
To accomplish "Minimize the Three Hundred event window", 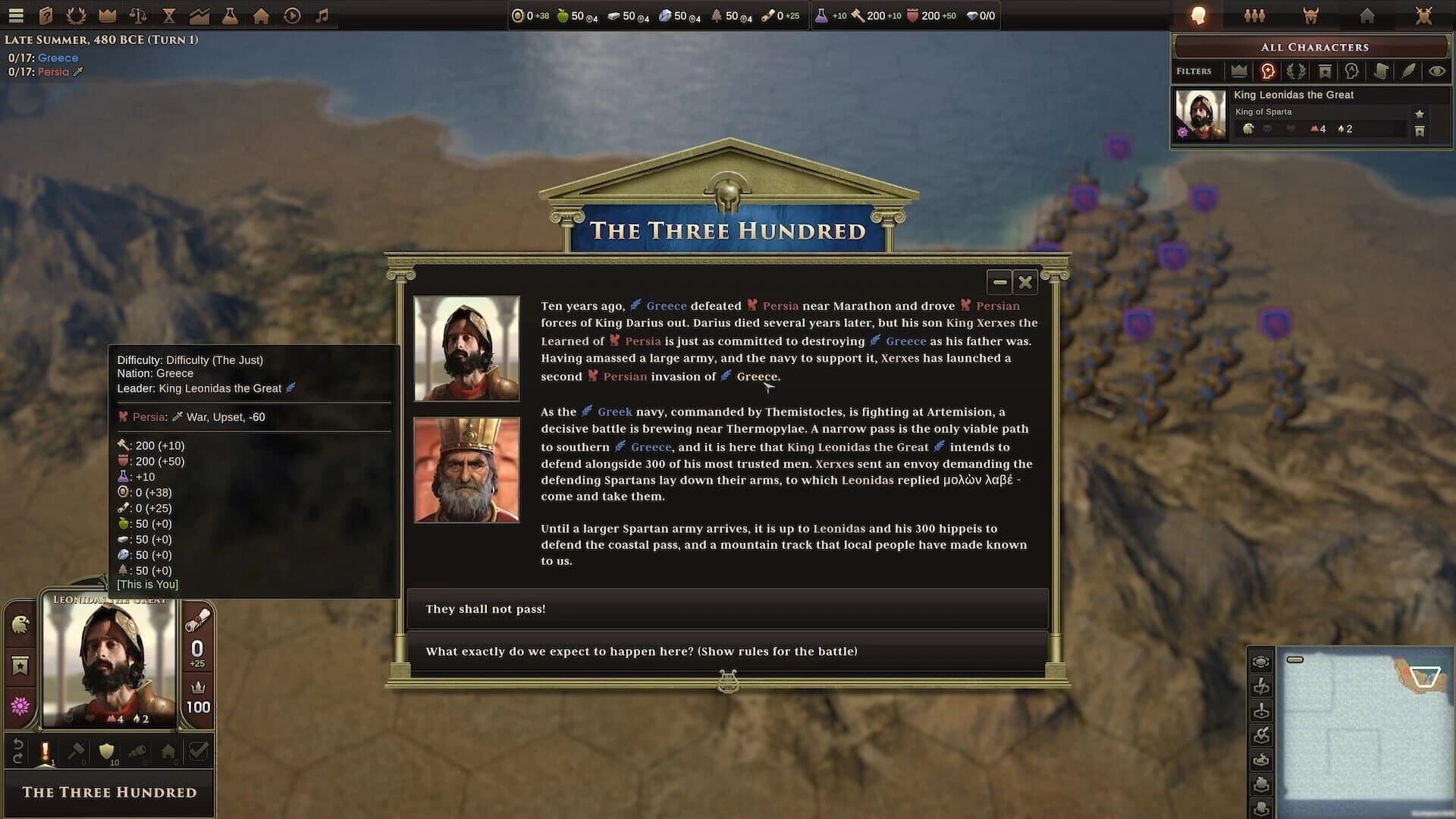I will (999, 281).
